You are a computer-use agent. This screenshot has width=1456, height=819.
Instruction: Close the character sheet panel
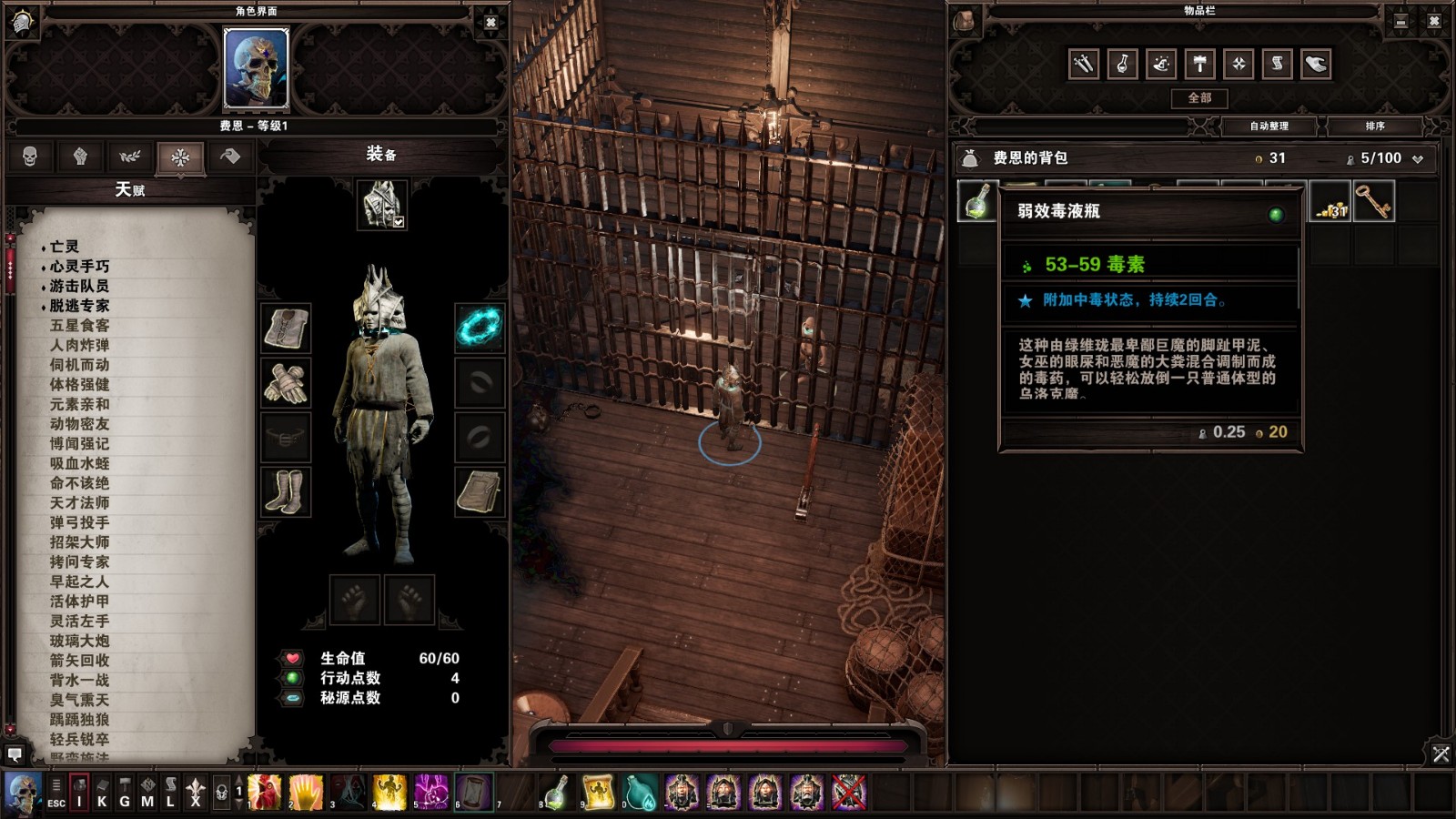pos(490,23)
